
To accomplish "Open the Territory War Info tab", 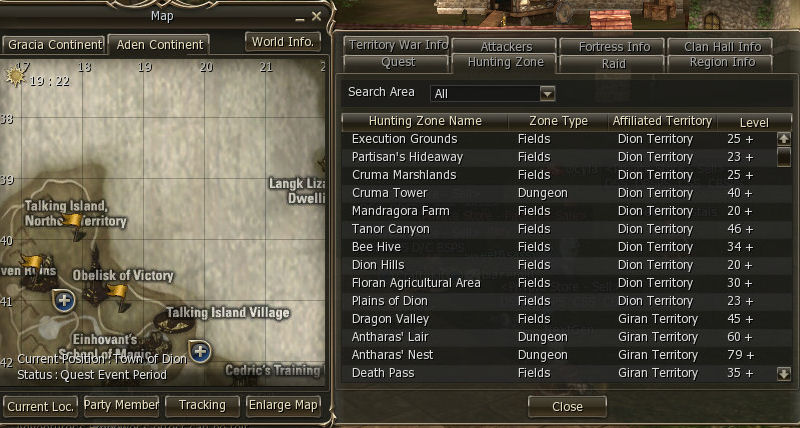I will [397, 46].
